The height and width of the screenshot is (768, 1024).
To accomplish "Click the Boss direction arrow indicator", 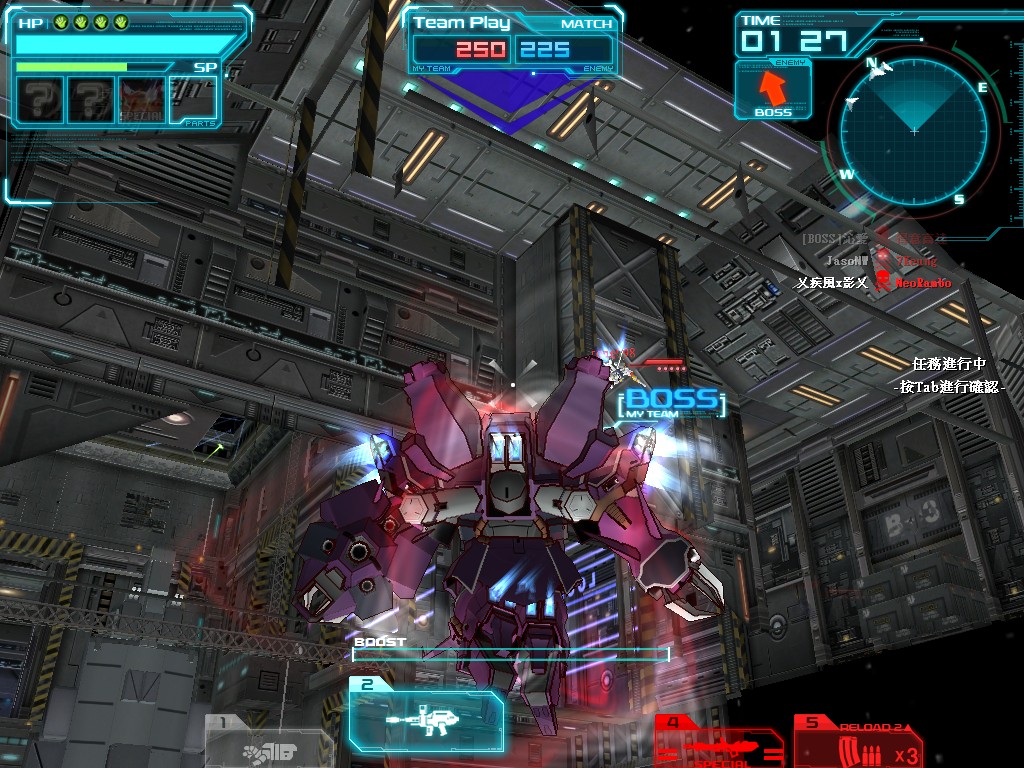I will (773, 91).
